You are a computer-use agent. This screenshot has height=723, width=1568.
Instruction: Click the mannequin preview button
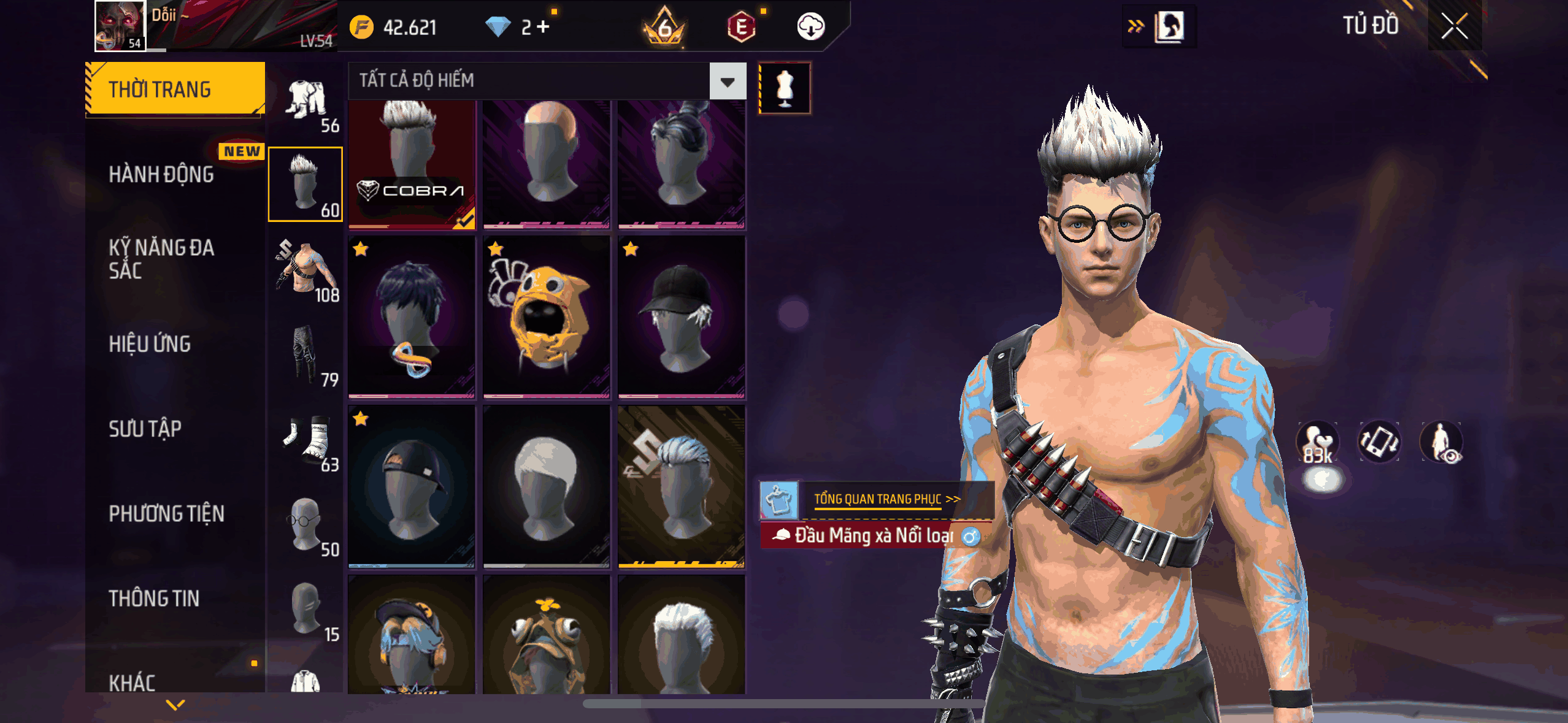(785, 88)
